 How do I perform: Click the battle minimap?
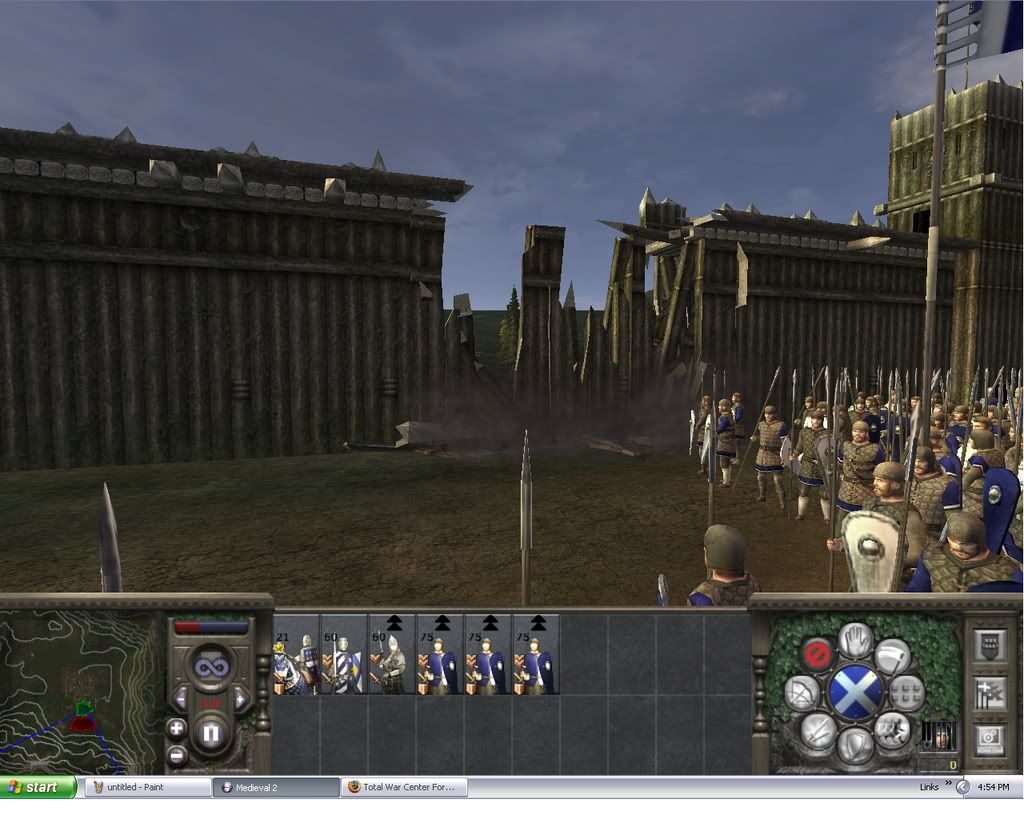(x=82, y=688)
